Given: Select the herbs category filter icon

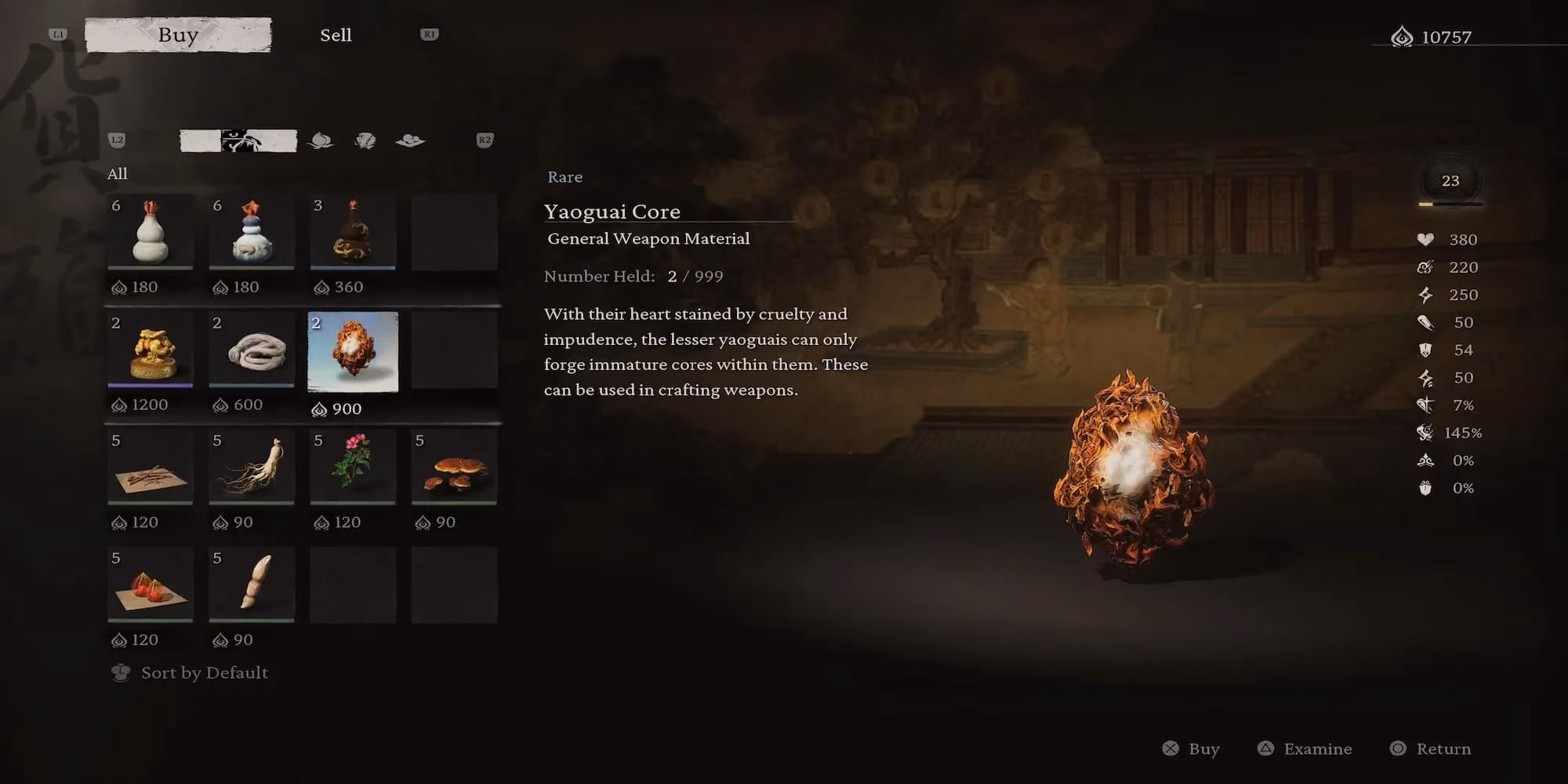Looking at the screenshot, I should [365, 141].
